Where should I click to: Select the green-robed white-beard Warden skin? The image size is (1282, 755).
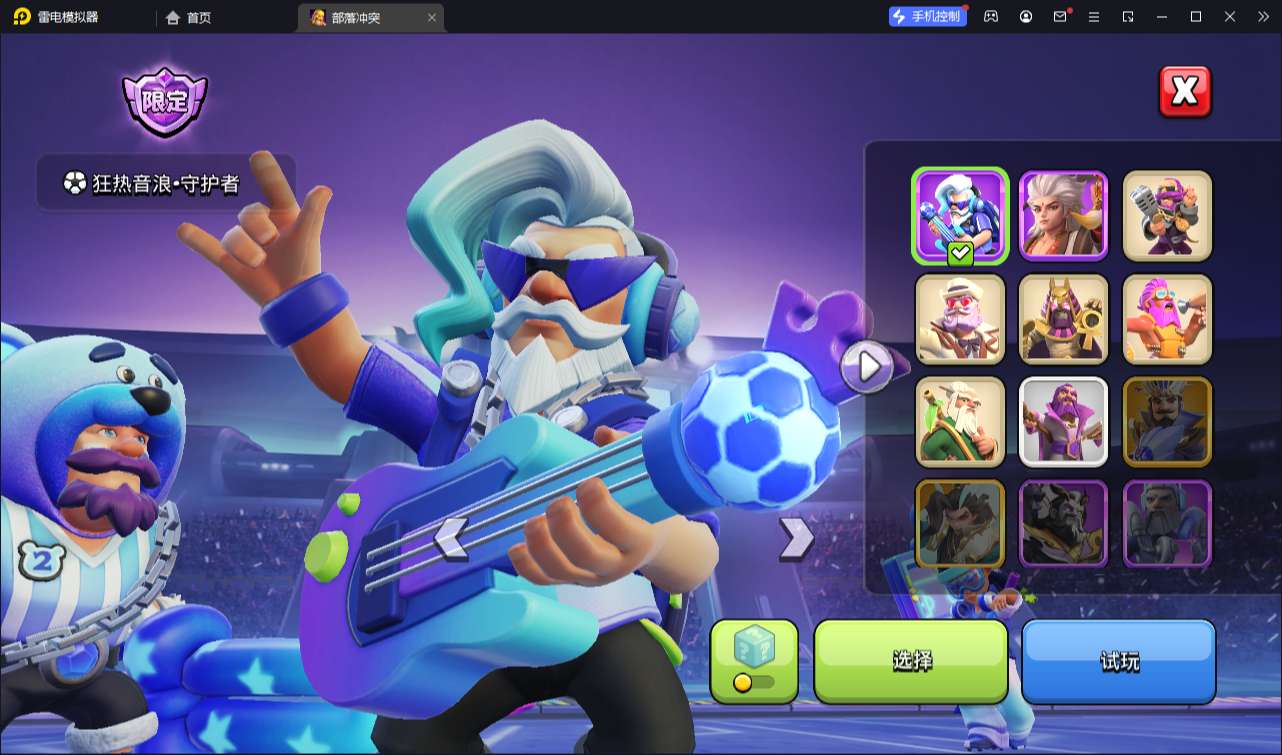[960, 422]
